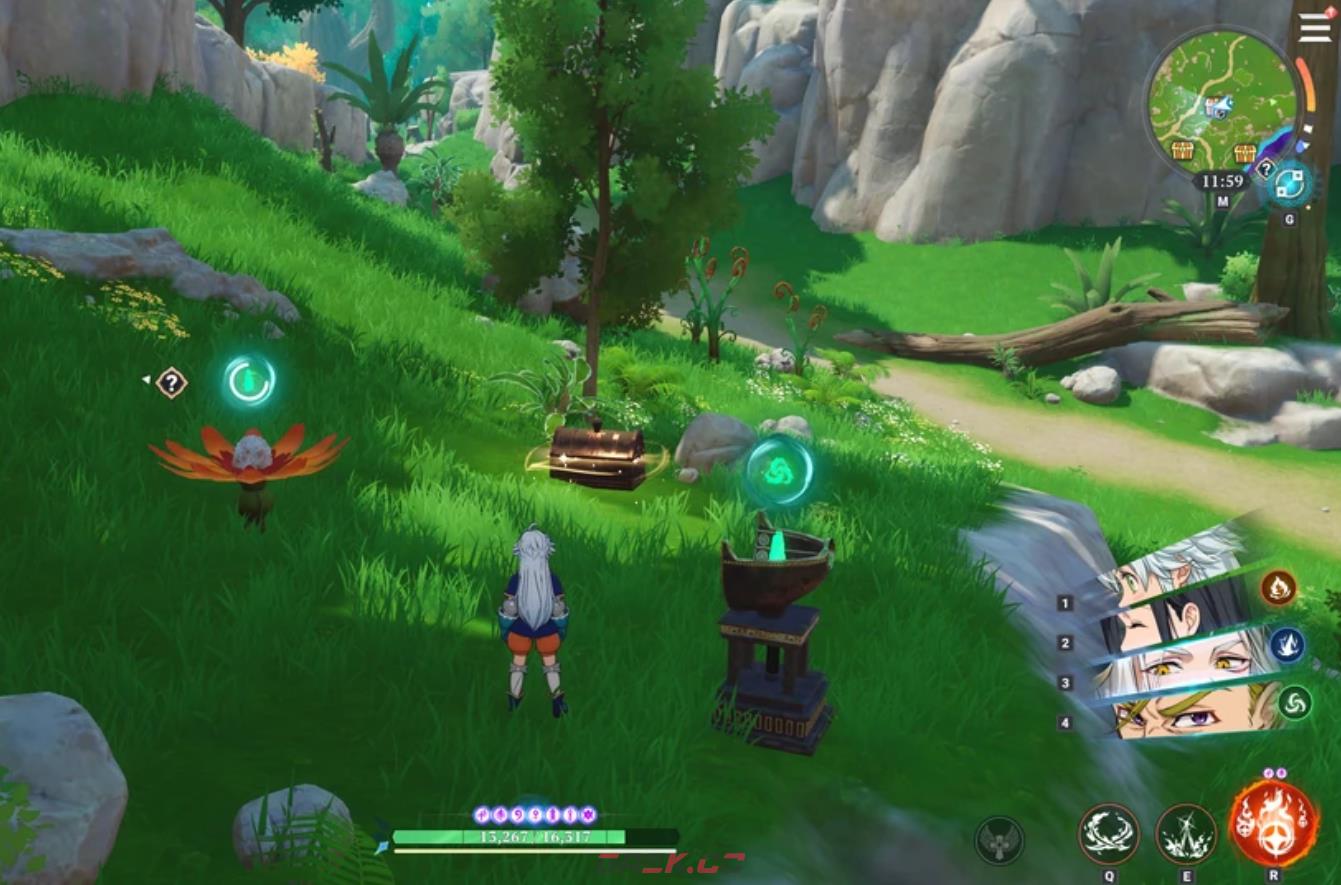Activate the ground spike burst skill
Screen dimensions: 1341x885
pyautogui.click(x=1186, y=834)
